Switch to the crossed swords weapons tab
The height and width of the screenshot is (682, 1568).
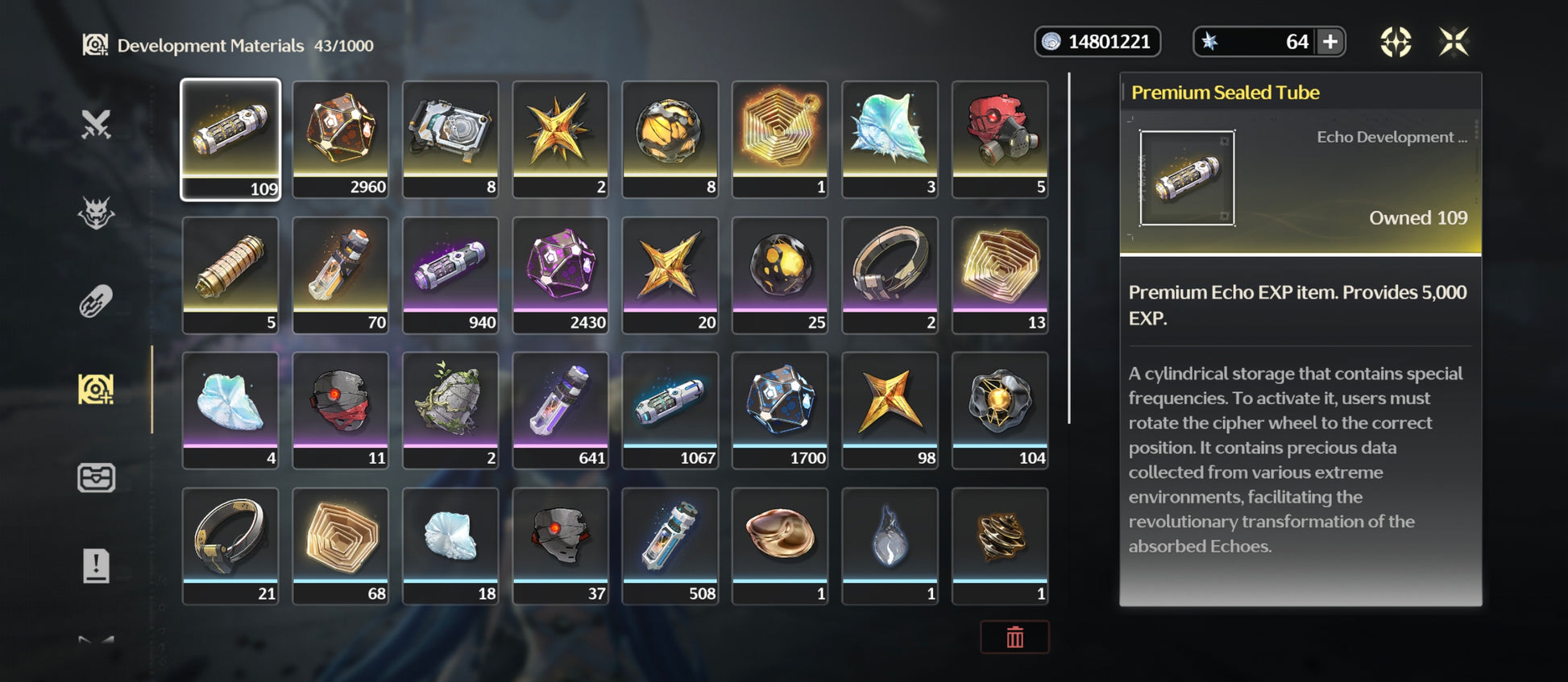tap(96, 125)
